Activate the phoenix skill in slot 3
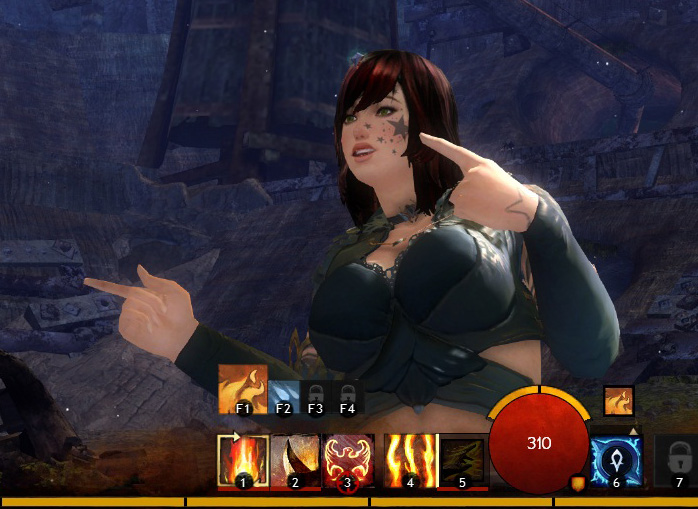 click(348, 461)
